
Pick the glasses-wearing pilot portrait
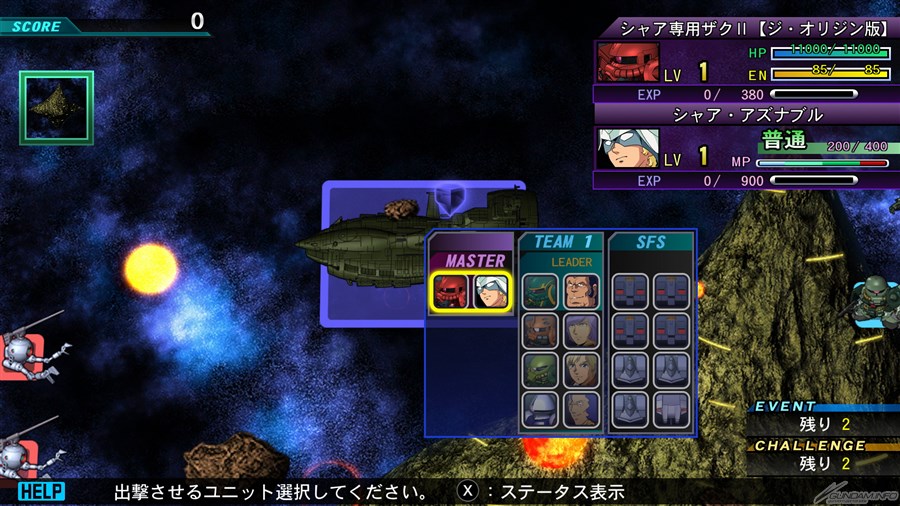click(x=581, y=409)
